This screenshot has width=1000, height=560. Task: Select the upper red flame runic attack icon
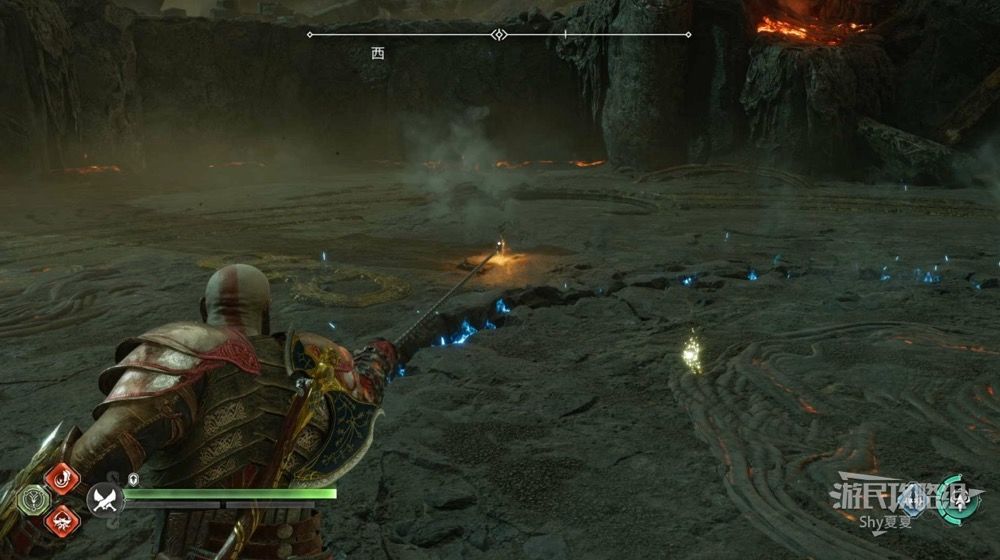62,478
